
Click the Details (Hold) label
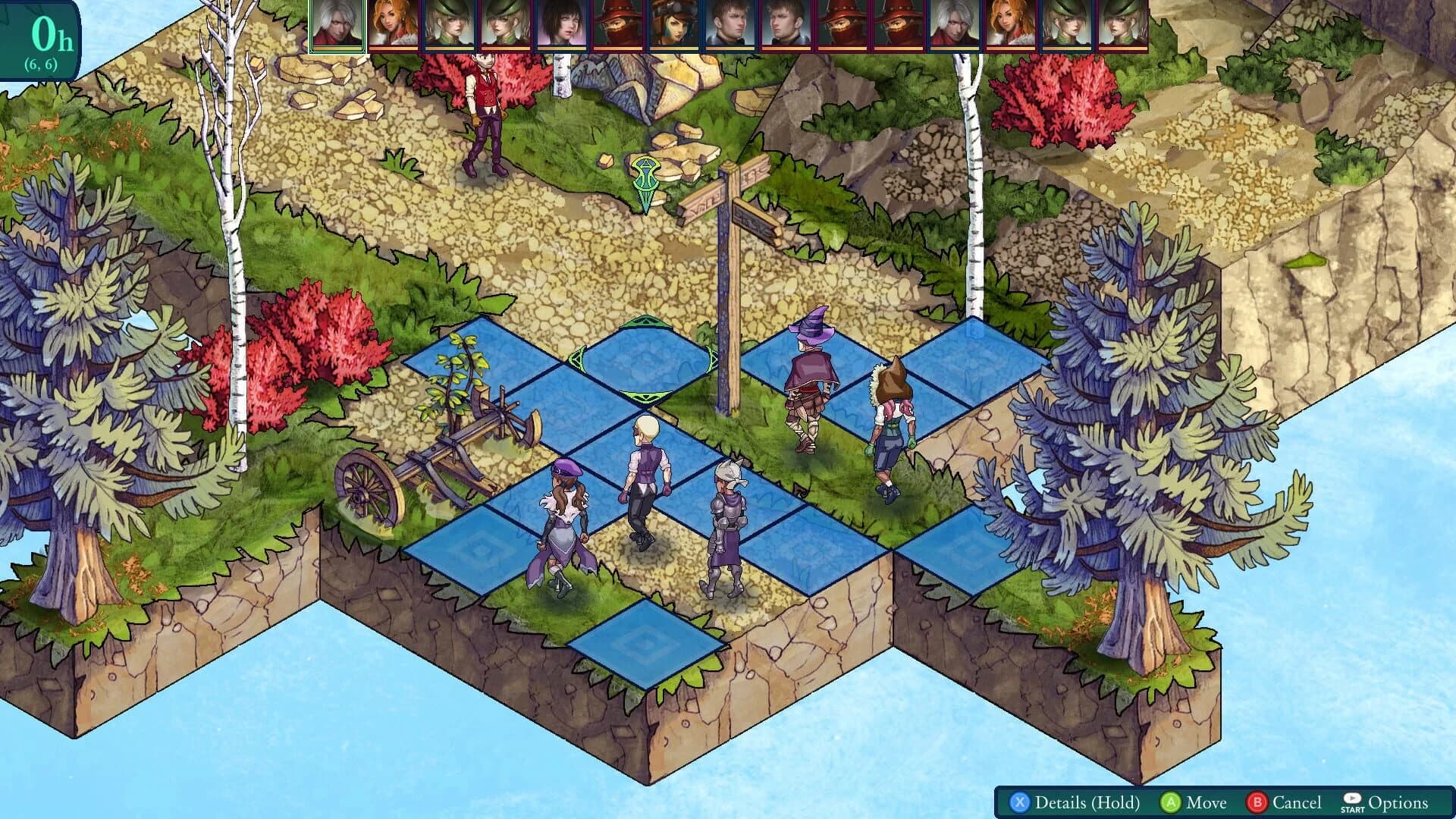pos(1088,802)
